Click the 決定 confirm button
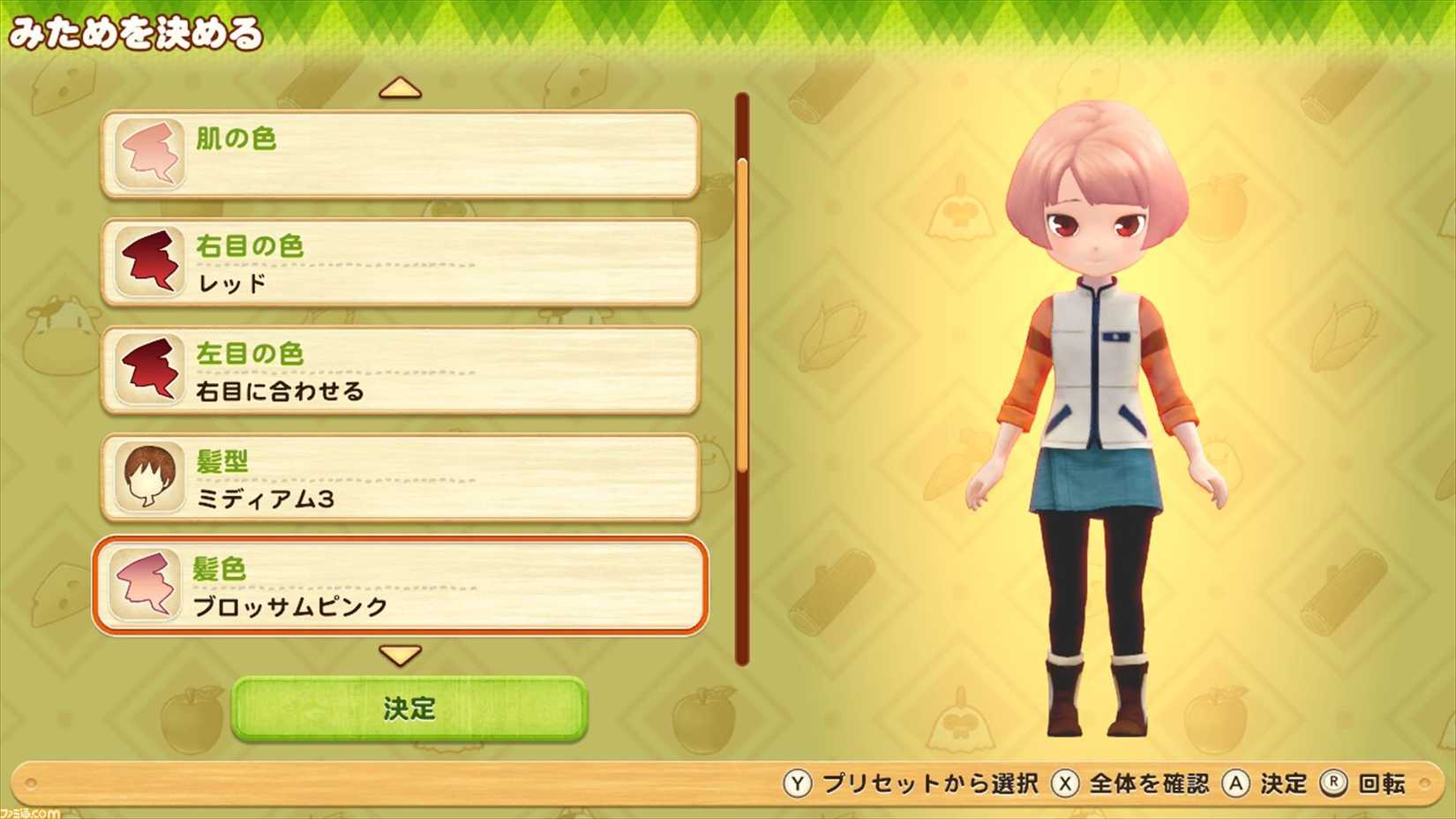The image size is (1456, 819). pyautogui.click(x=408, y=708)
